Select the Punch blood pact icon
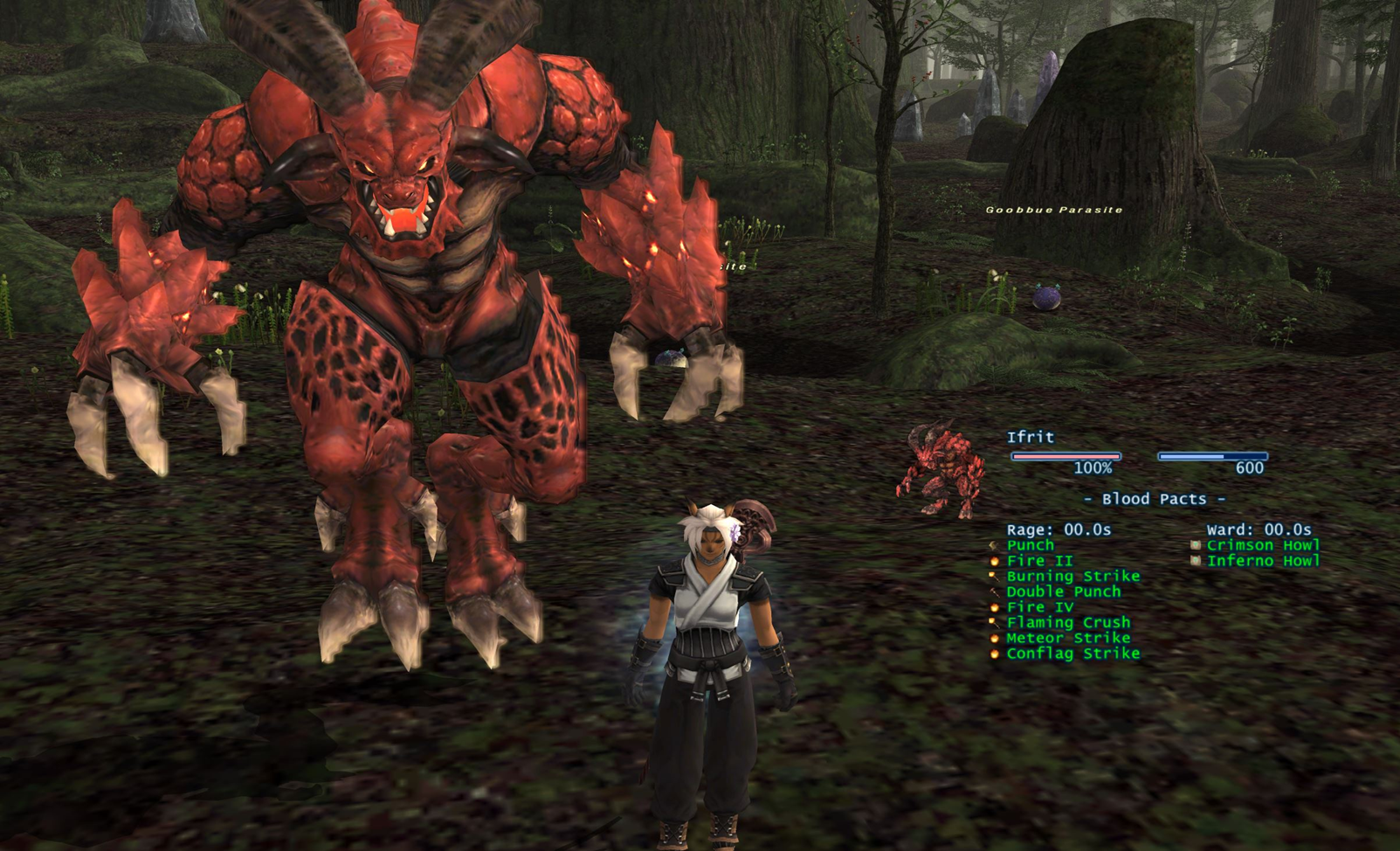 pyautogui.click(x=993, y=545)
